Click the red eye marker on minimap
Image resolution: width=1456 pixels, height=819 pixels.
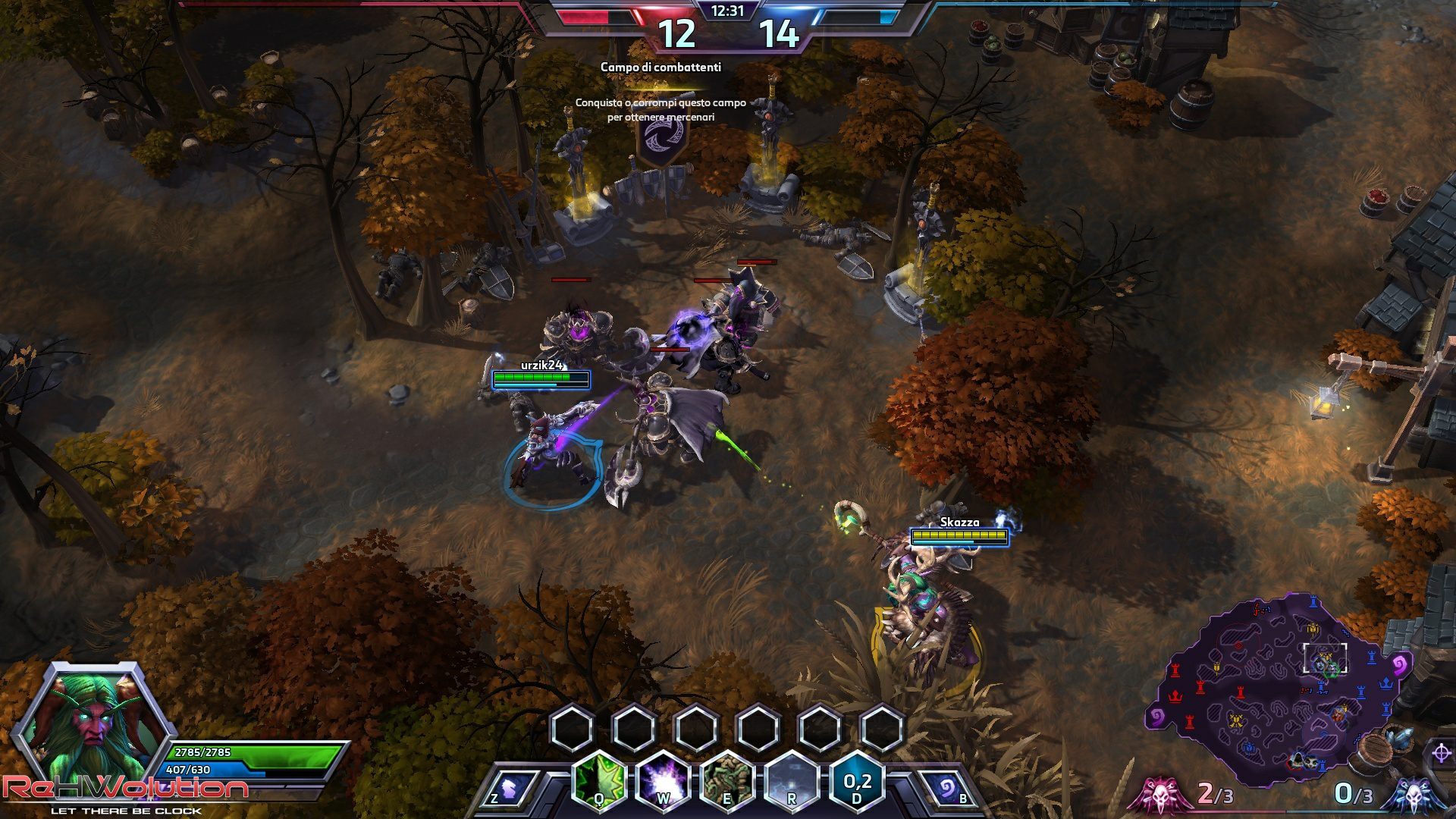tap(1239, 645)
